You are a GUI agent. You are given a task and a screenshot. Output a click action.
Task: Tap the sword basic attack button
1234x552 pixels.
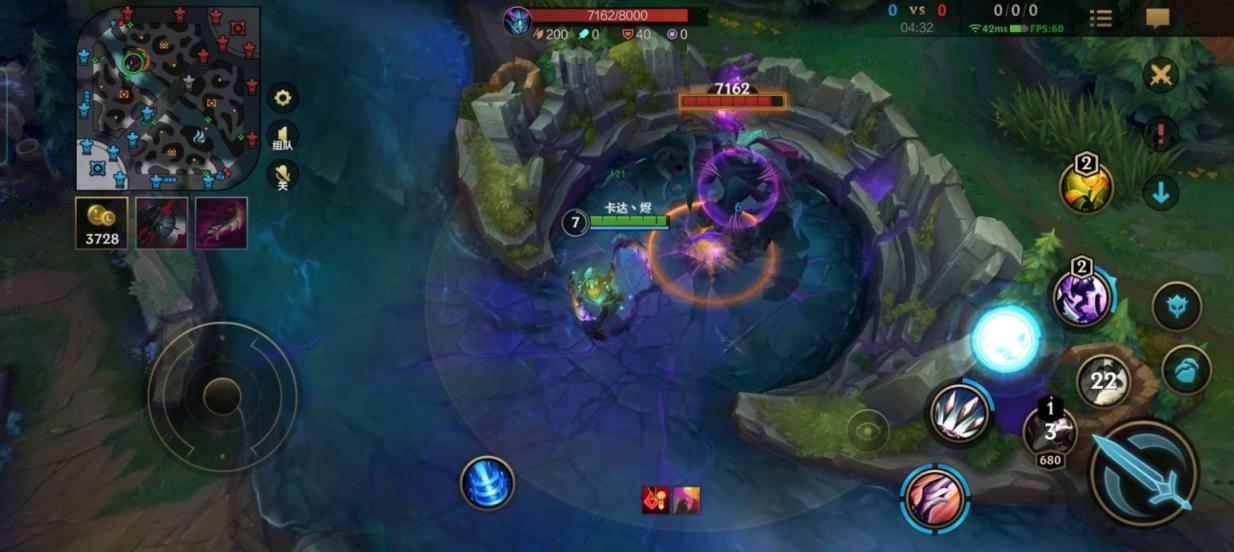tap(1144, 474)
